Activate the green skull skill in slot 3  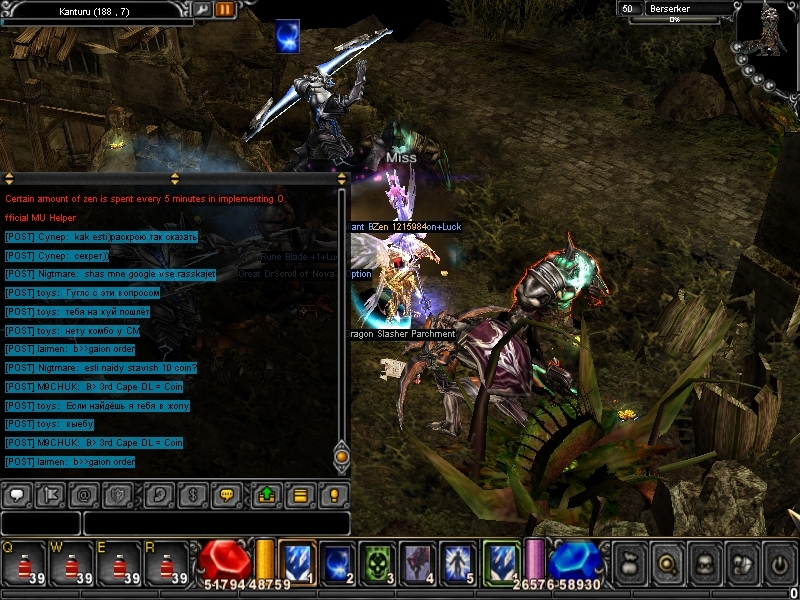378,562
